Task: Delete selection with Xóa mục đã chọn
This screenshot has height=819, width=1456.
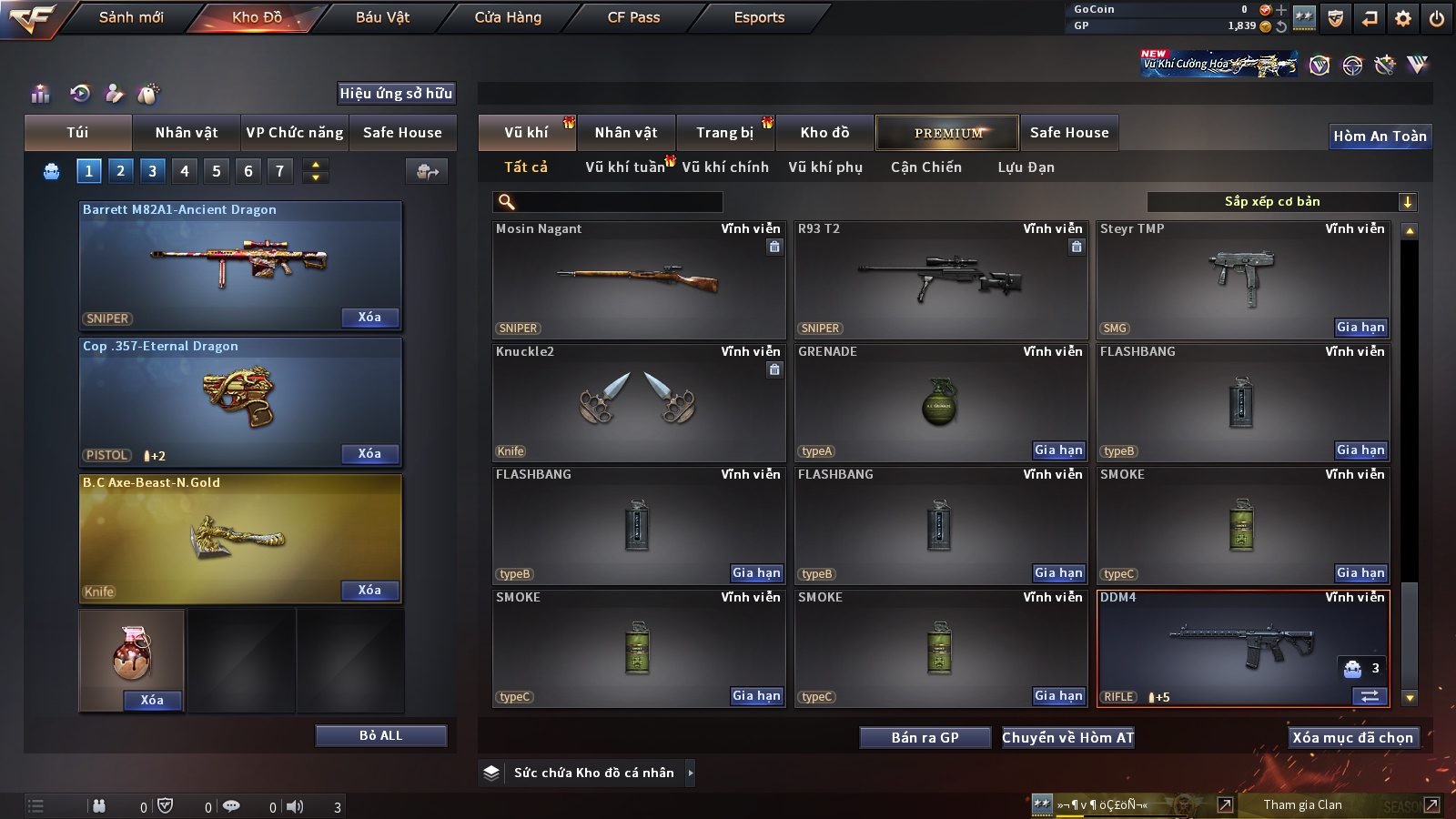Action: click(x=1352, y=738)
